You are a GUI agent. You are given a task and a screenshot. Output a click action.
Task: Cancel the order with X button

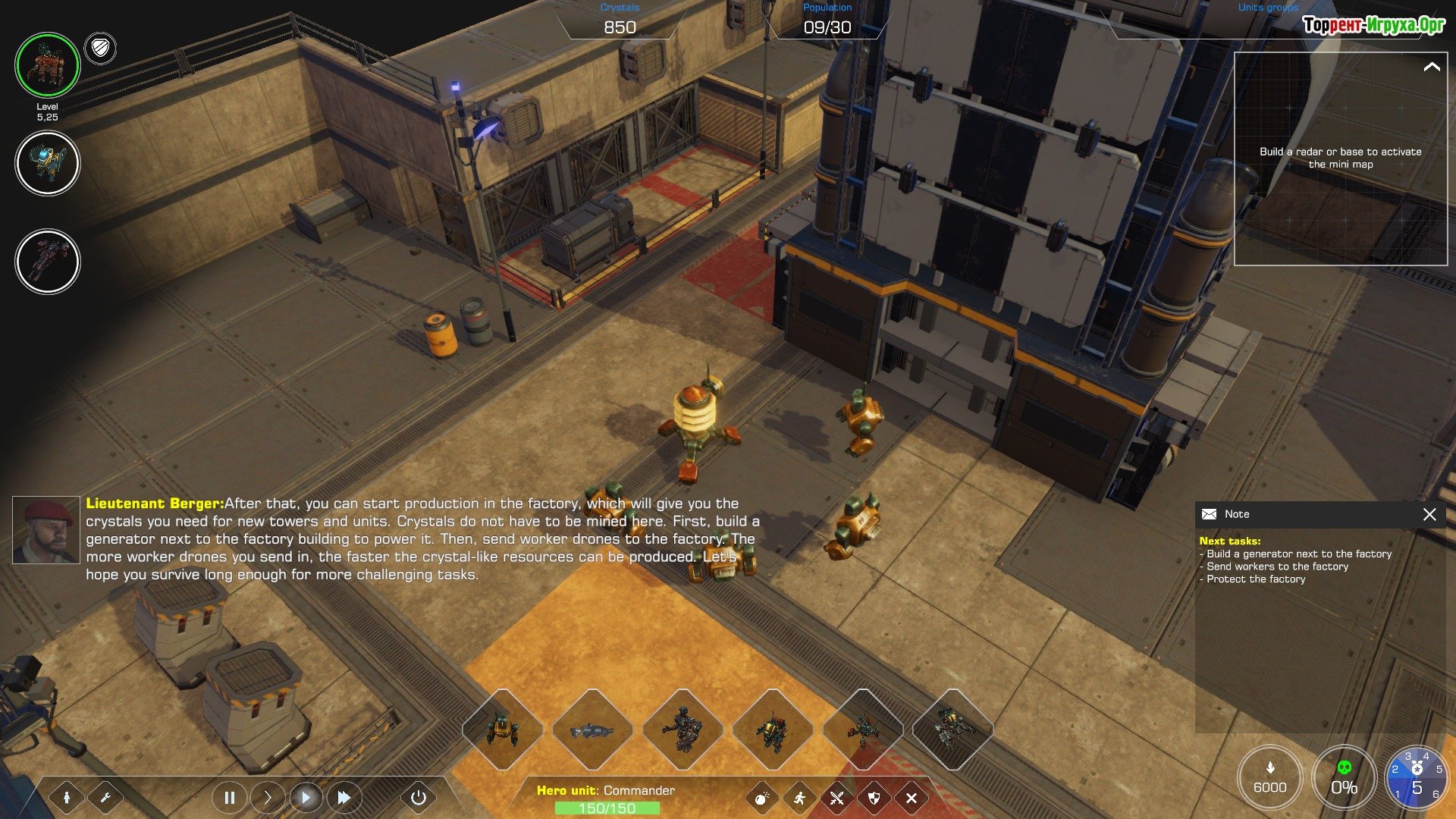[x=912, y=798]
